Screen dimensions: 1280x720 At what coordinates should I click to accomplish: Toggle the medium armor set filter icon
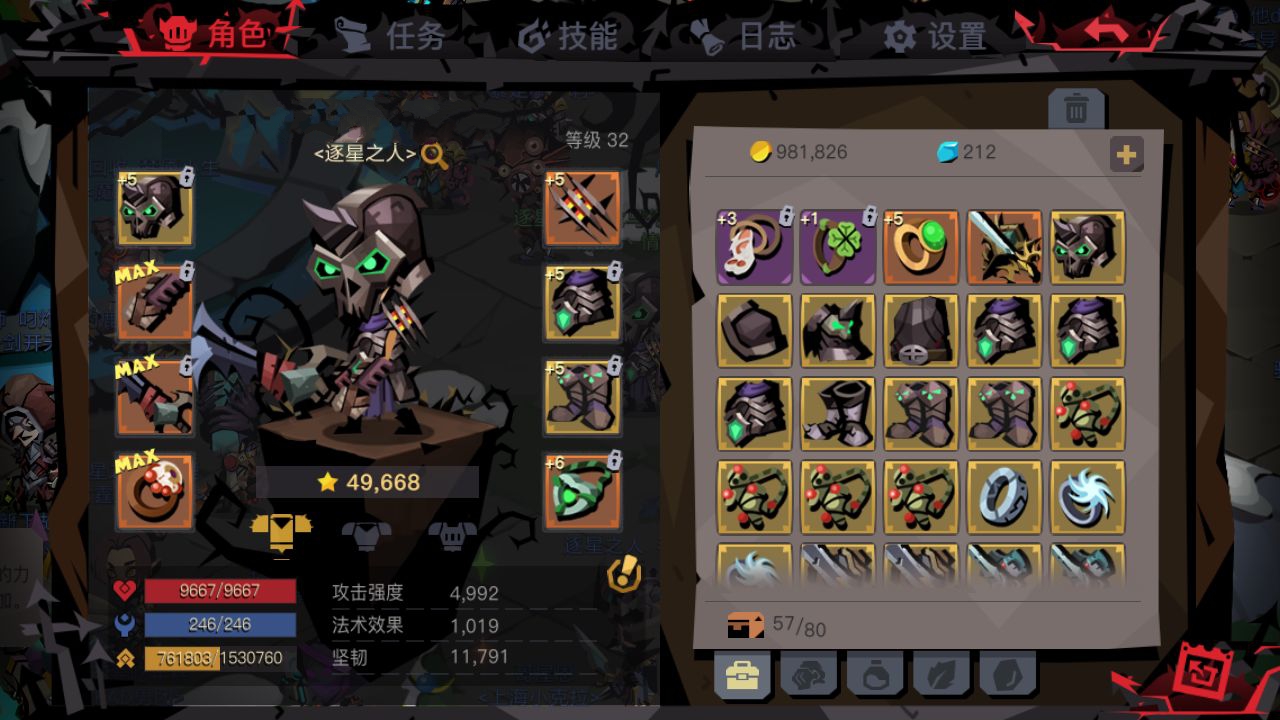pos(366,534)
